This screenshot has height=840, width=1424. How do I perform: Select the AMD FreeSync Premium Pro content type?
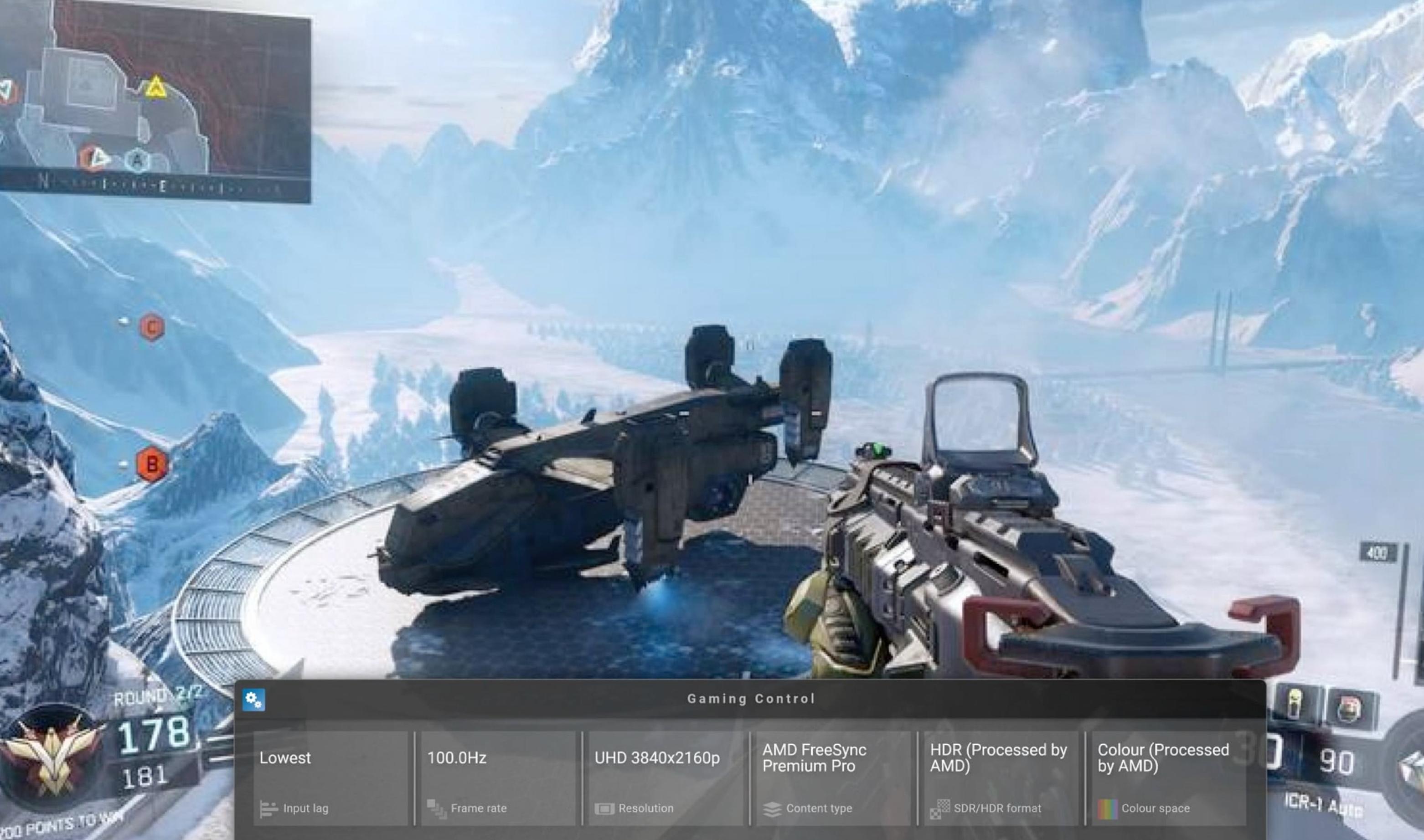(x=833, y=778)
